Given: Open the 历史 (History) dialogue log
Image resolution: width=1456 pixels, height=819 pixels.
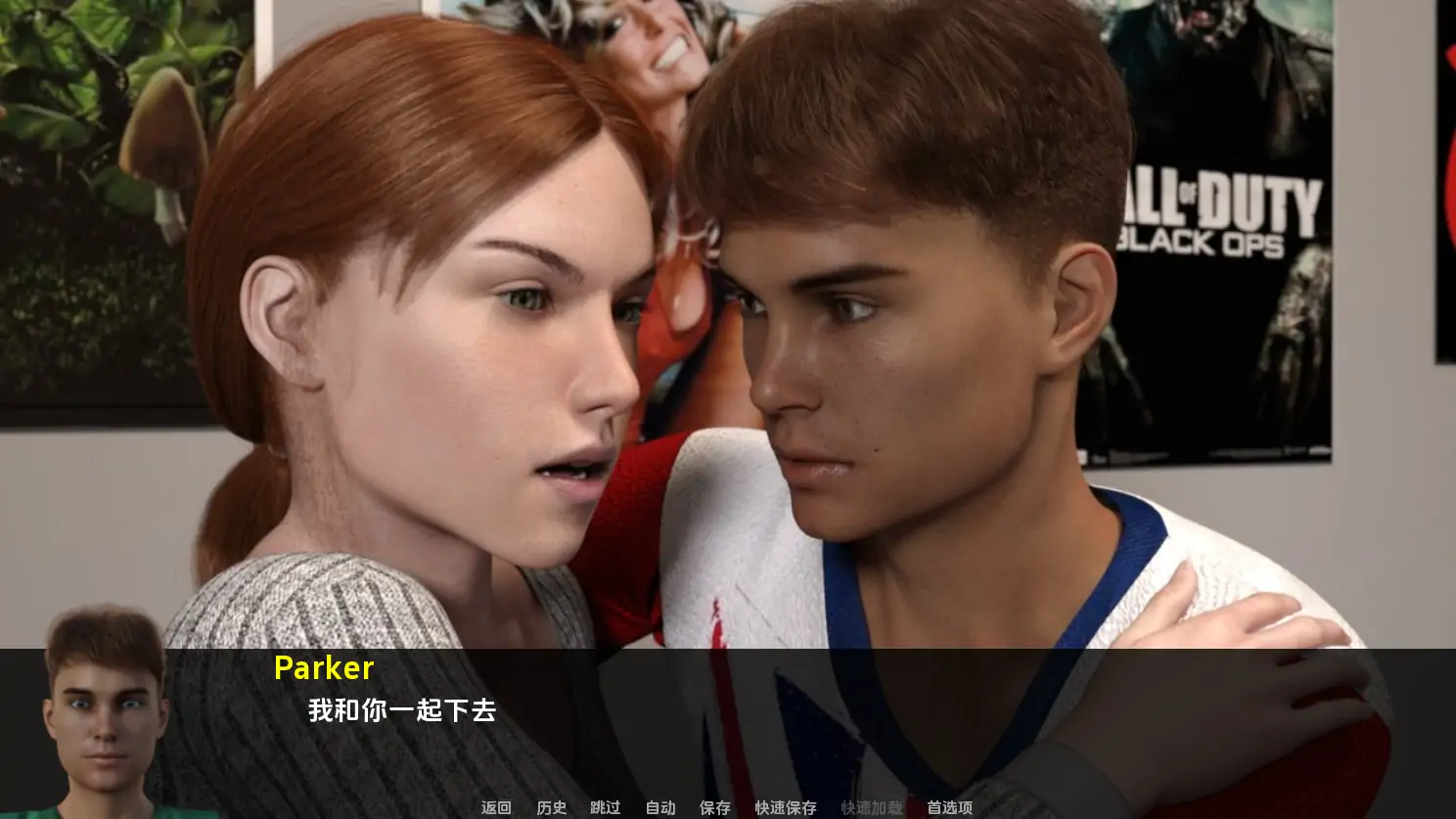Looking at the screenshot, I should click(x=551, y=807).
